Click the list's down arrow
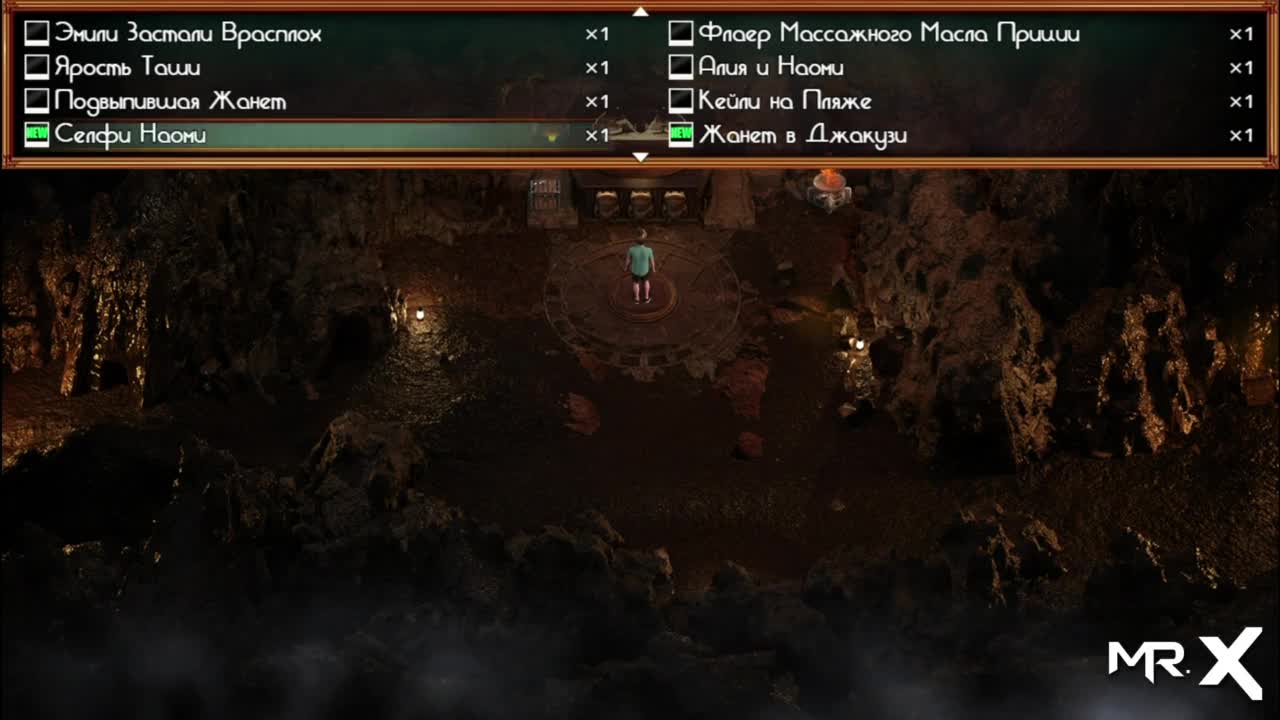Screen dimensions: 1280x720 [641, 157]
